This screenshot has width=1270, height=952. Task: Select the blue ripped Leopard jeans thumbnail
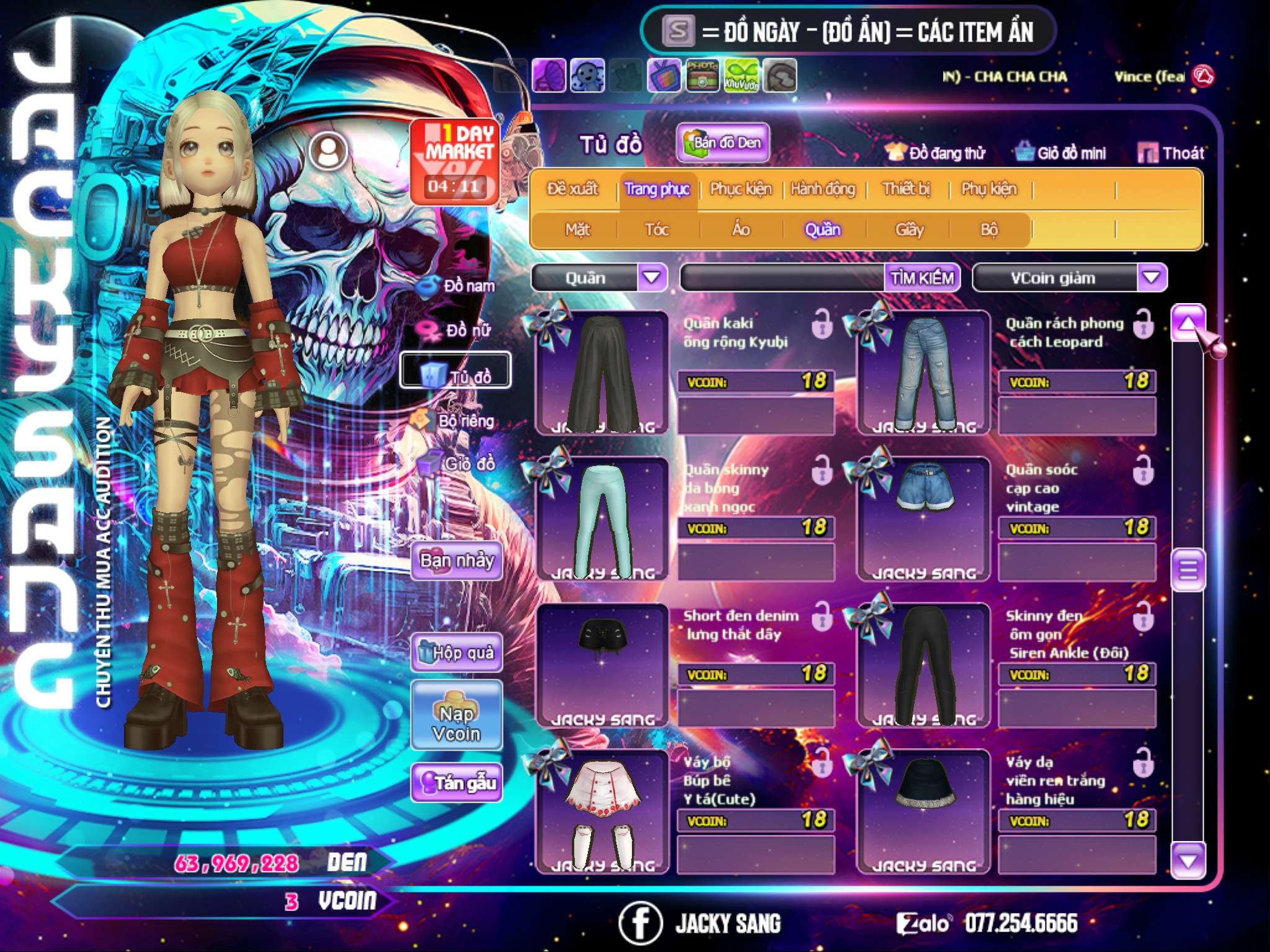923,372
